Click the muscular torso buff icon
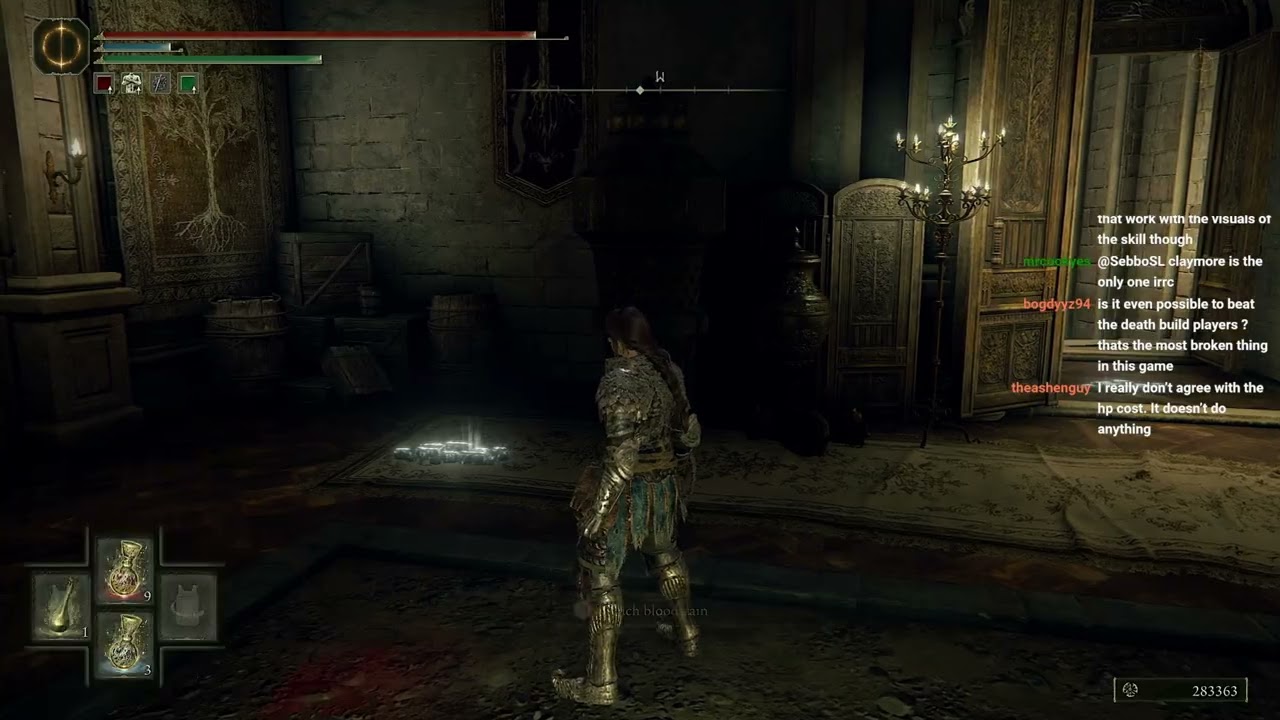 click(131, 83)
